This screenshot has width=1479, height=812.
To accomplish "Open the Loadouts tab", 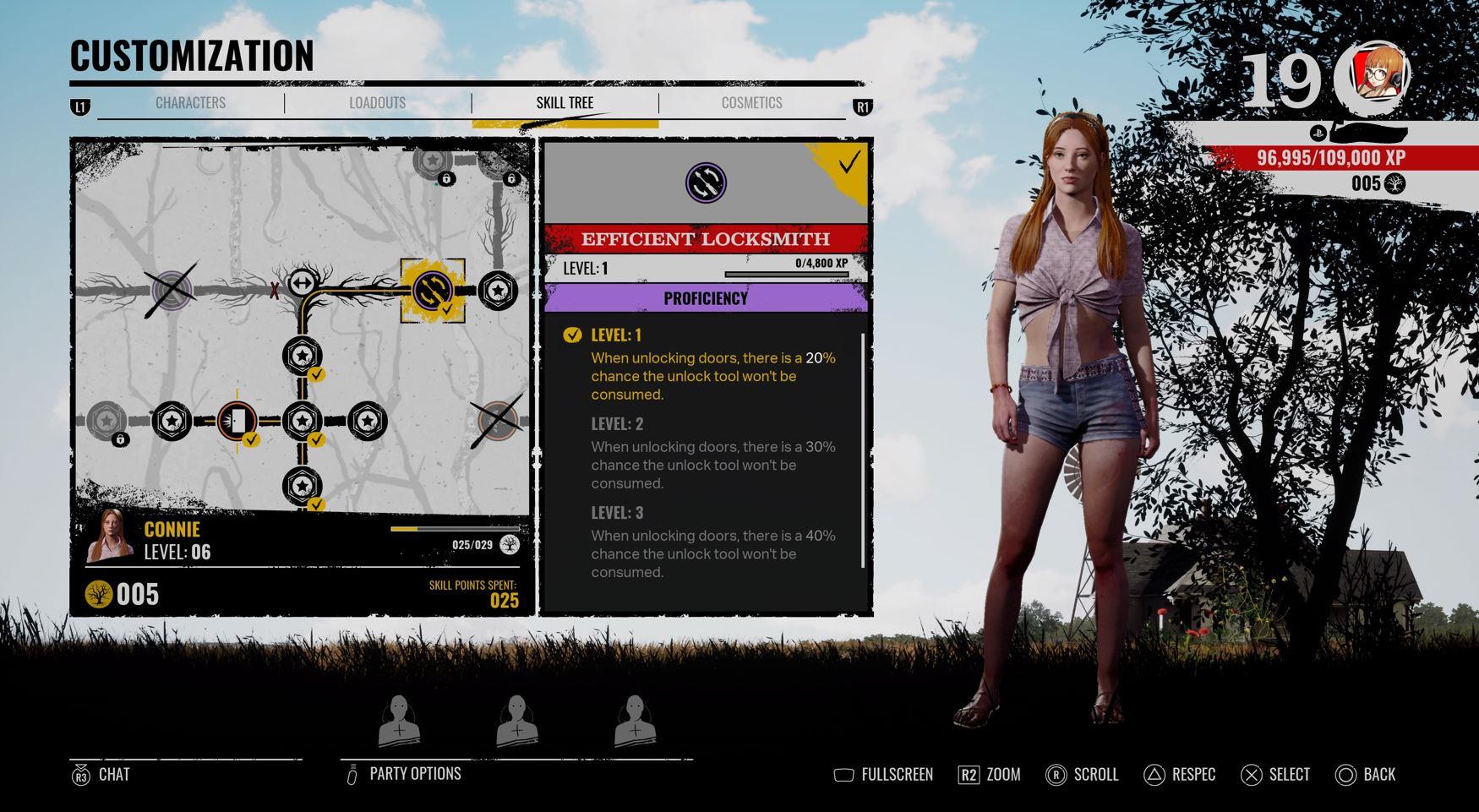I will point(377,103).
